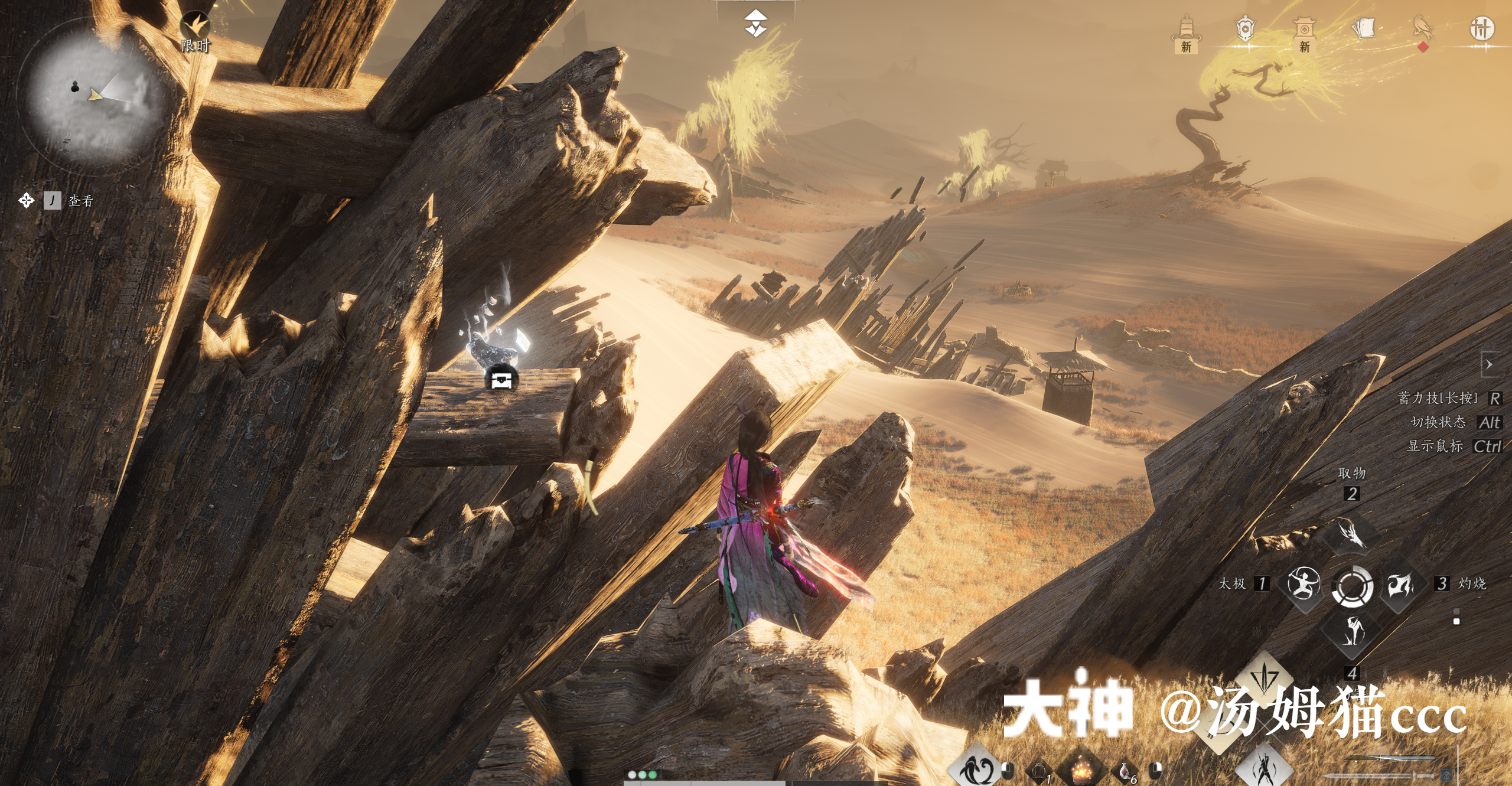The height and width of the screenshot is (786, 1512).
Task: Activate the 太极 tai chi skill
Action: pyautogui.click(x=1303, y=583)
